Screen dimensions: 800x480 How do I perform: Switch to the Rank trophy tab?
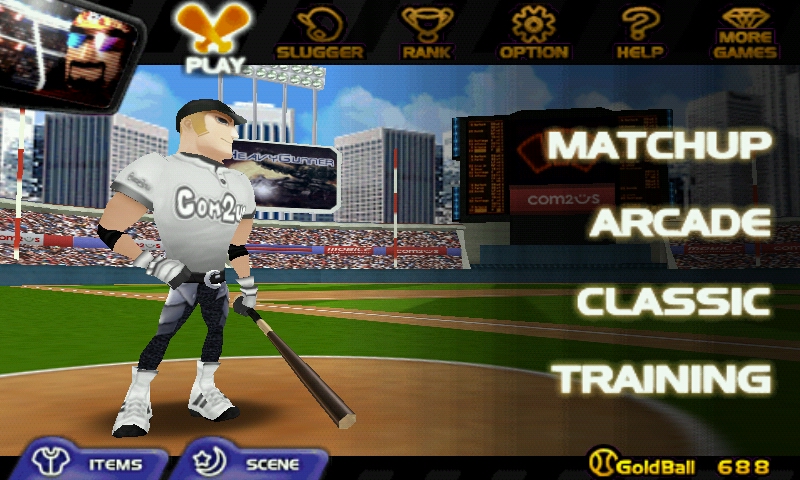427,33
